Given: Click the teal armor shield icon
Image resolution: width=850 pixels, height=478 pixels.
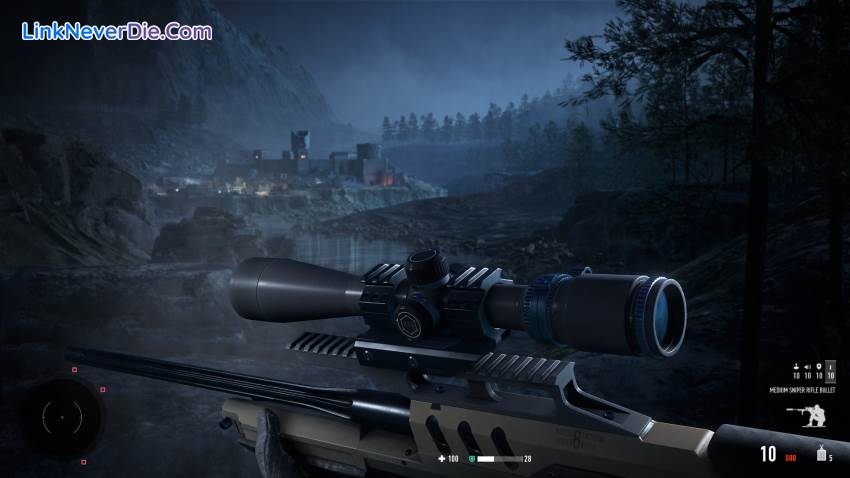Looking at the screenshot, I should (x=472, y=458).
